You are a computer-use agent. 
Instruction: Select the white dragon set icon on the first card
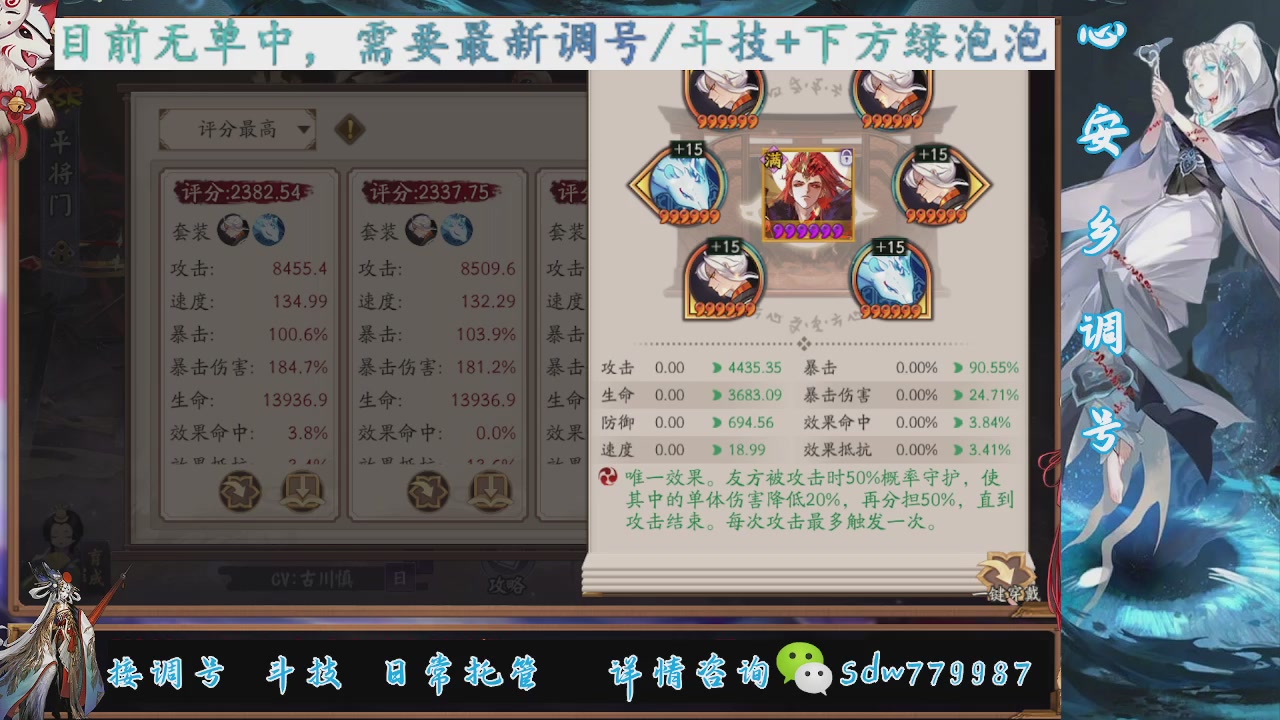pyautogui.click(x=268, y=229)
